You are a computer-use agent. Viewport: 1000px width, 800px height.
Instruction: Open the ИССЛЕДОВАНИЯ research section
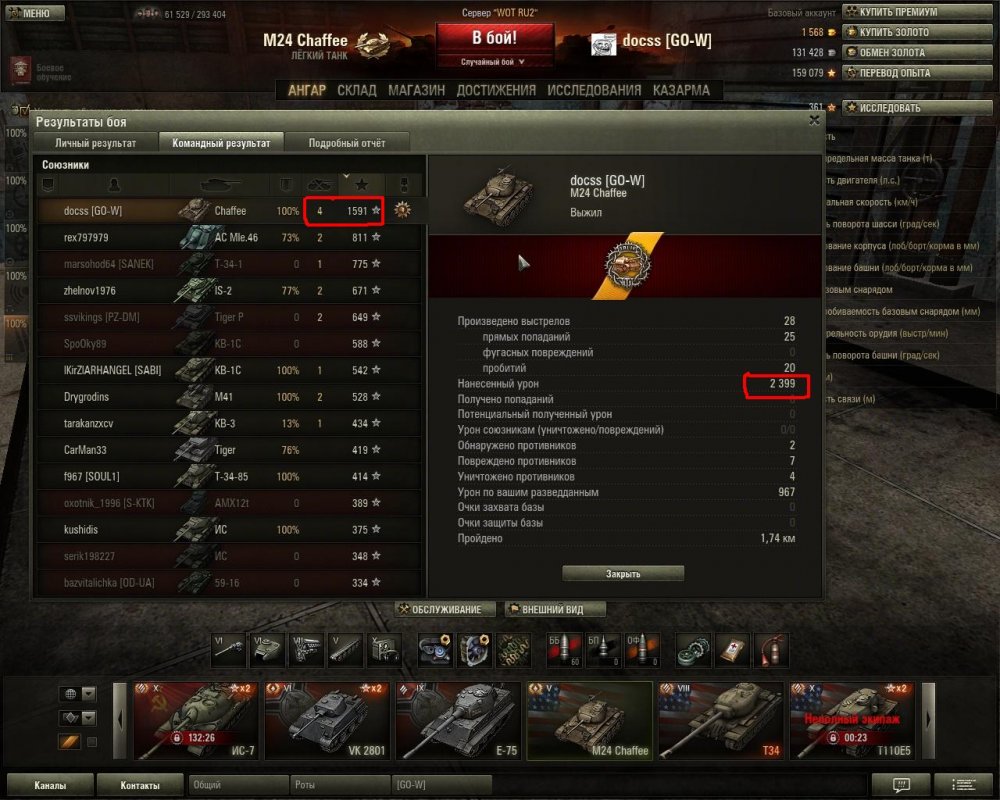(594, 90)
